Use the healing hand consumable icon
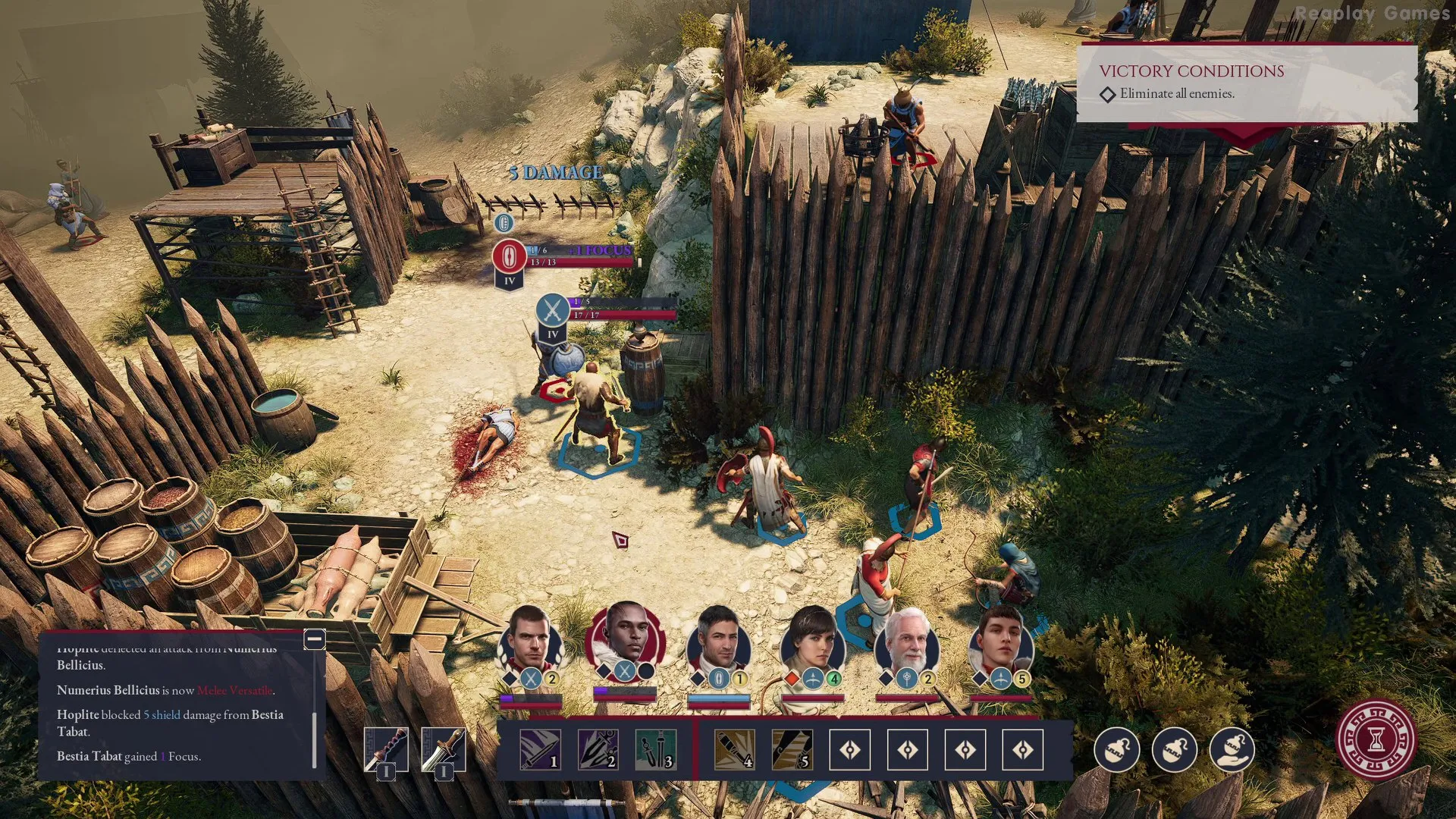The image size is (1456, 819). tap(1232, 750)
